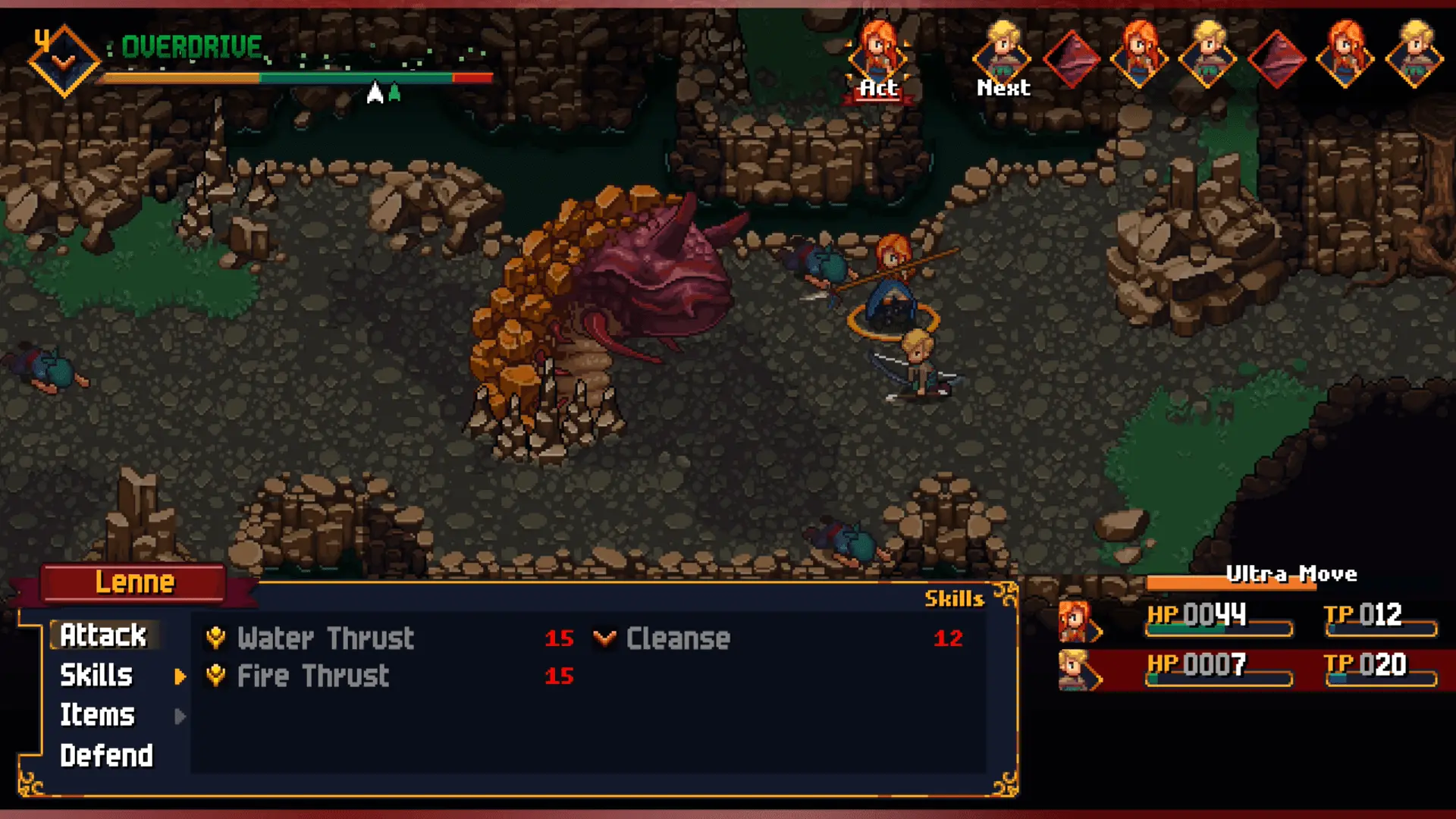Choose the Defend command
This screenshot has width=1456, height=819.
point(106,755)
